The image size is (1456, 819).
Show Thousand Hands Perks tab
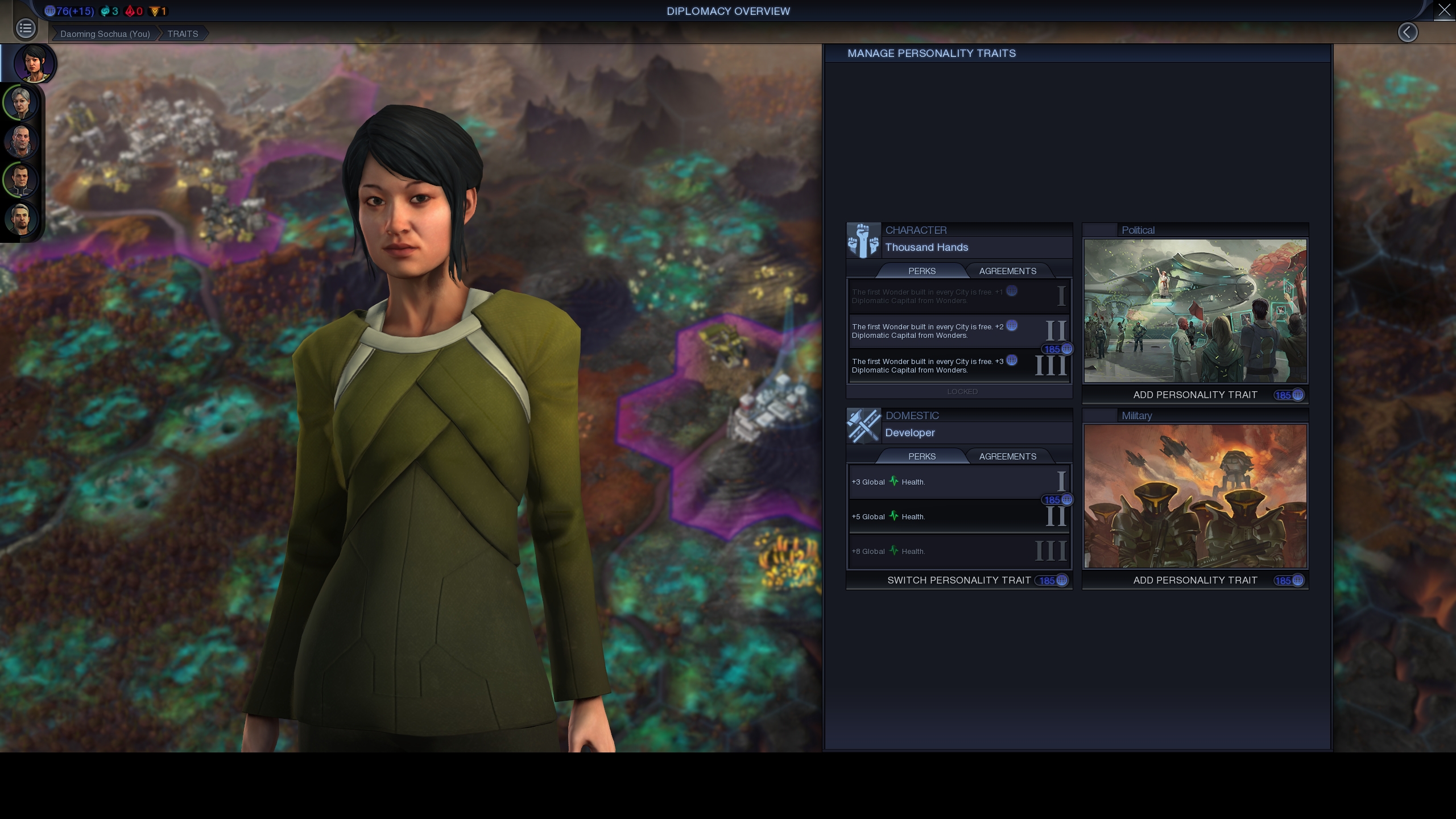pos(921,271)
